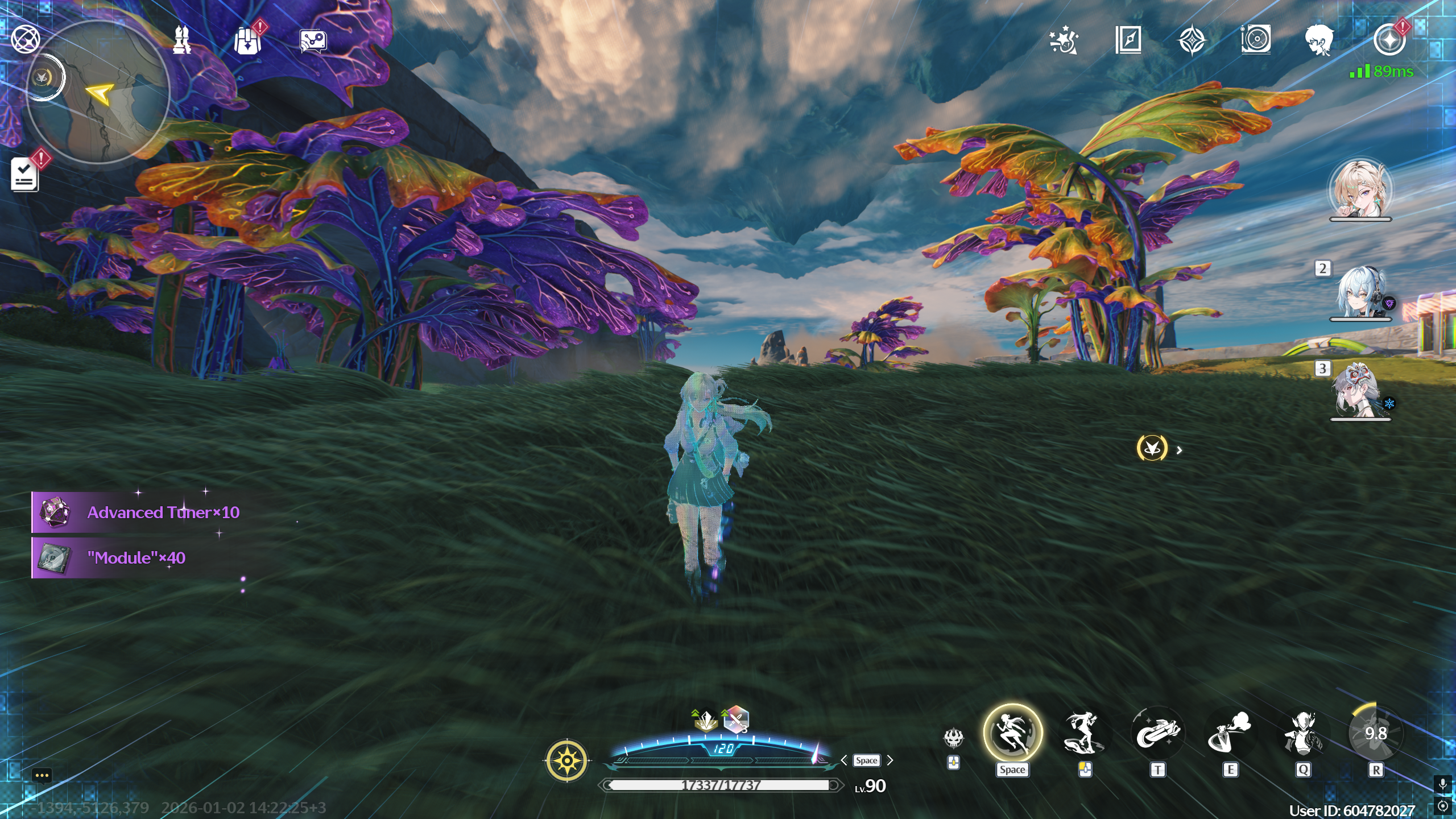Open the resonator character head icon
Viewport: 1456px width, 819px height.
point(1319,40)
